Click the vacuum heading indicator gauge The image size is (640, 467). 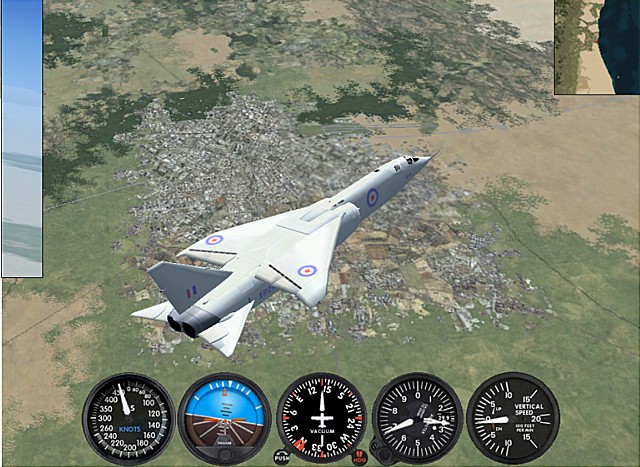click(321, 418)
